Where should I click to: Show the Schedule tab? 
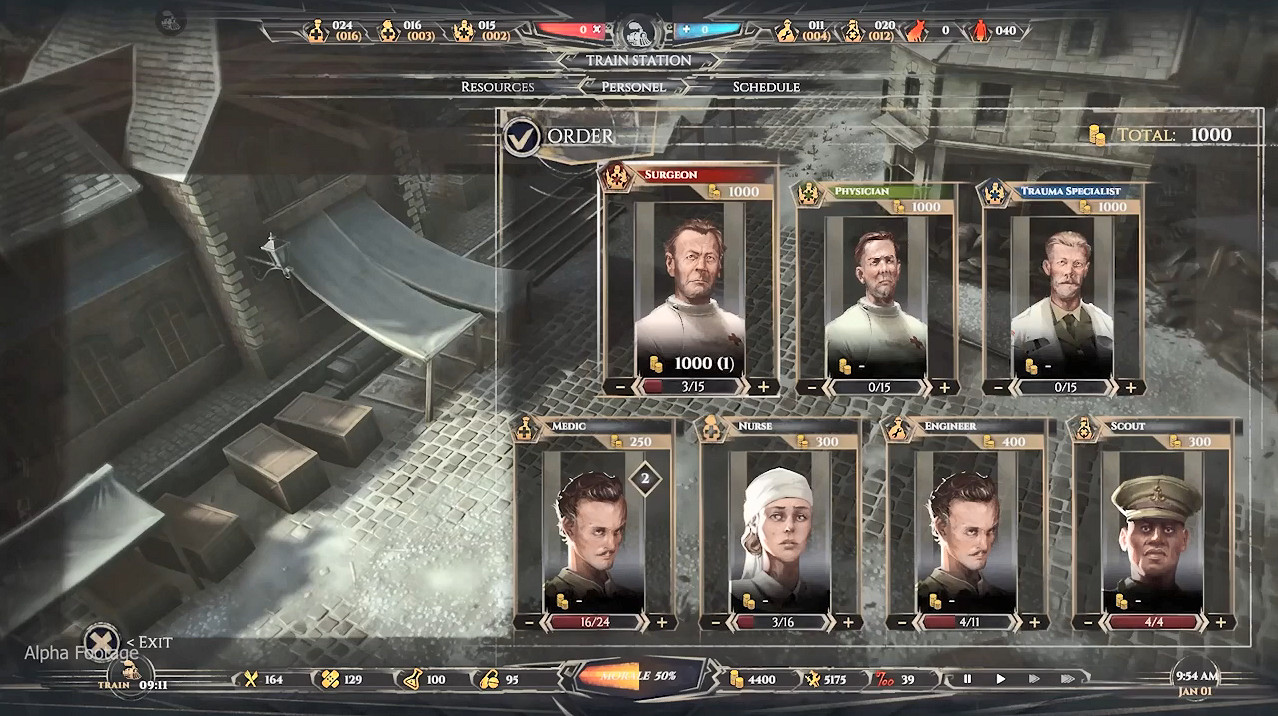click(766, 87)
